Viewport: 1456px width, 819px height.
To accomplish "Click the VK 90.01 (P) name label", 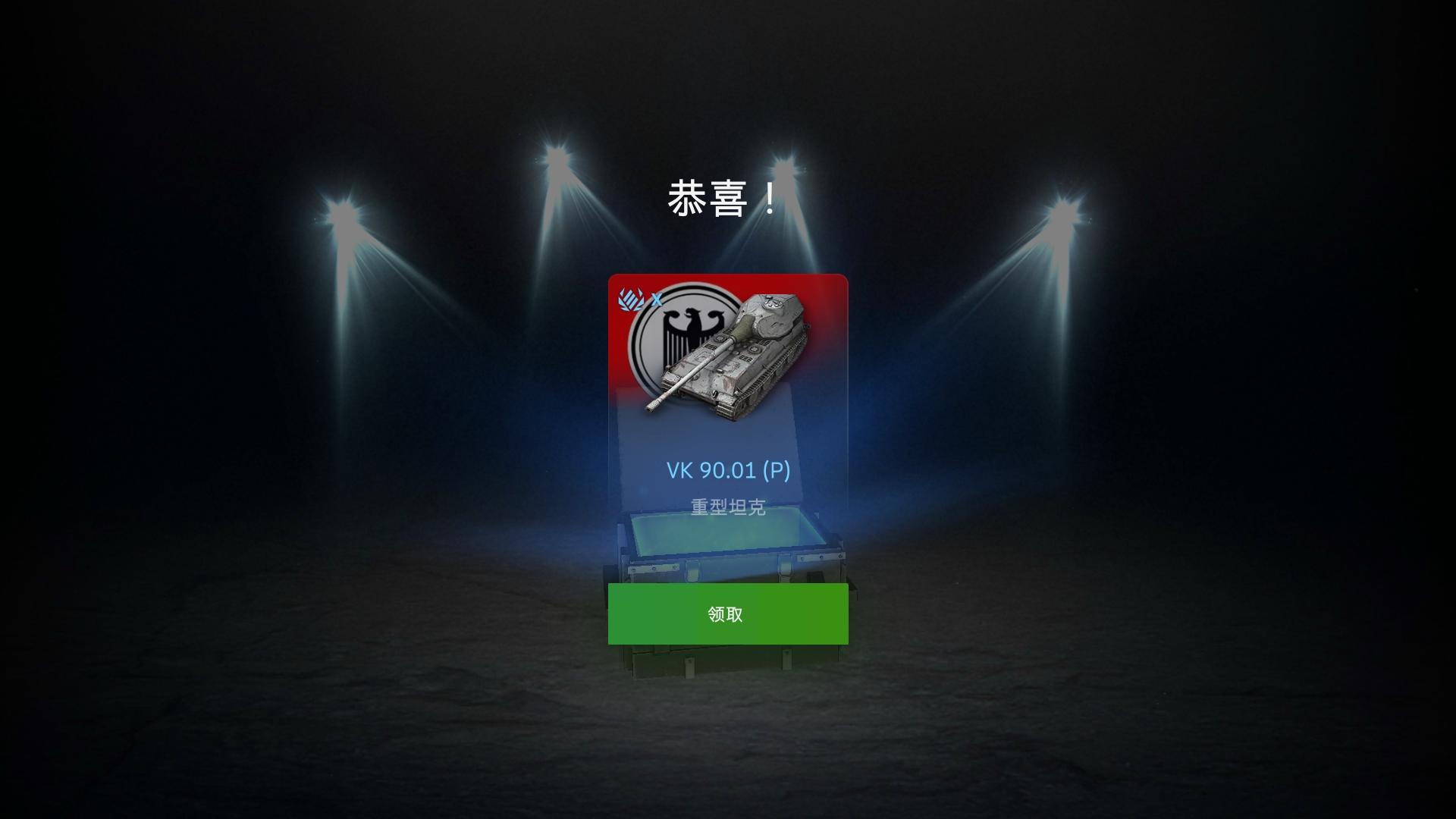I will (x=729, y=471).
